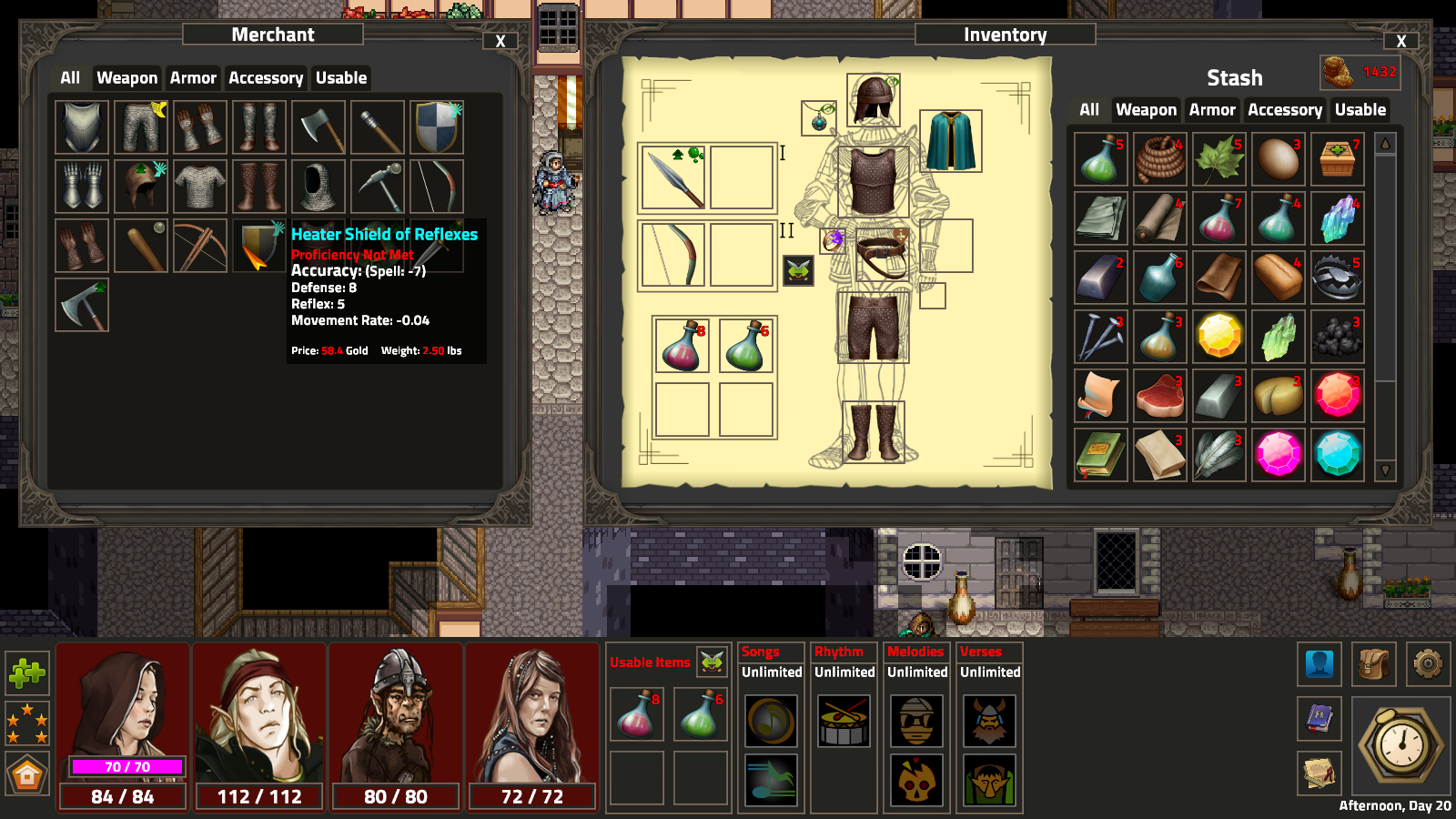Choose the bearded helmeted dwarf portrait
This screenshot has height=819, width=1456.
(396, 714)
